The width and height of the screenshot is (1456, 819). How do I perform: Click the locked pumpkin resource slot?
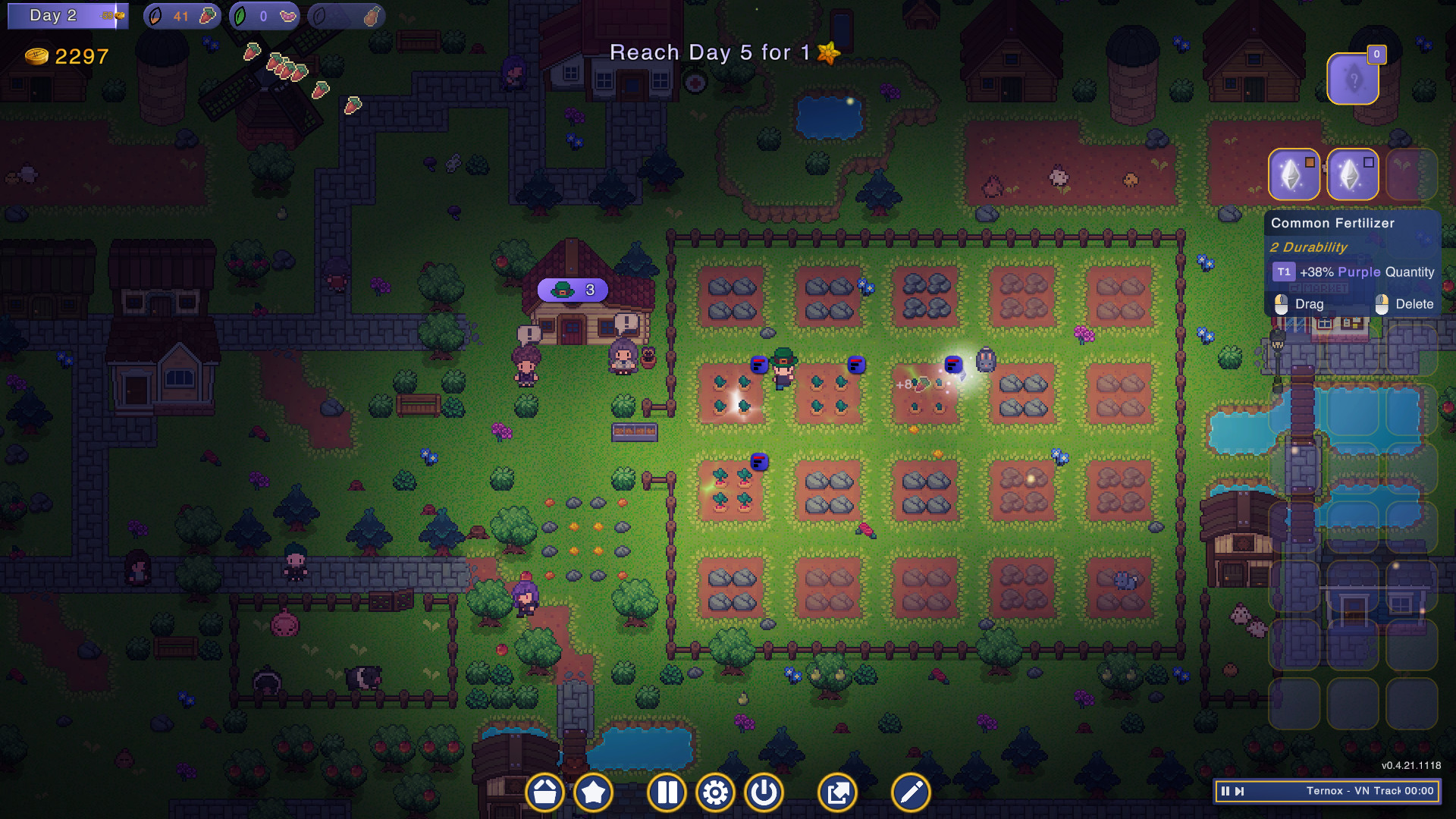point(346,14)
